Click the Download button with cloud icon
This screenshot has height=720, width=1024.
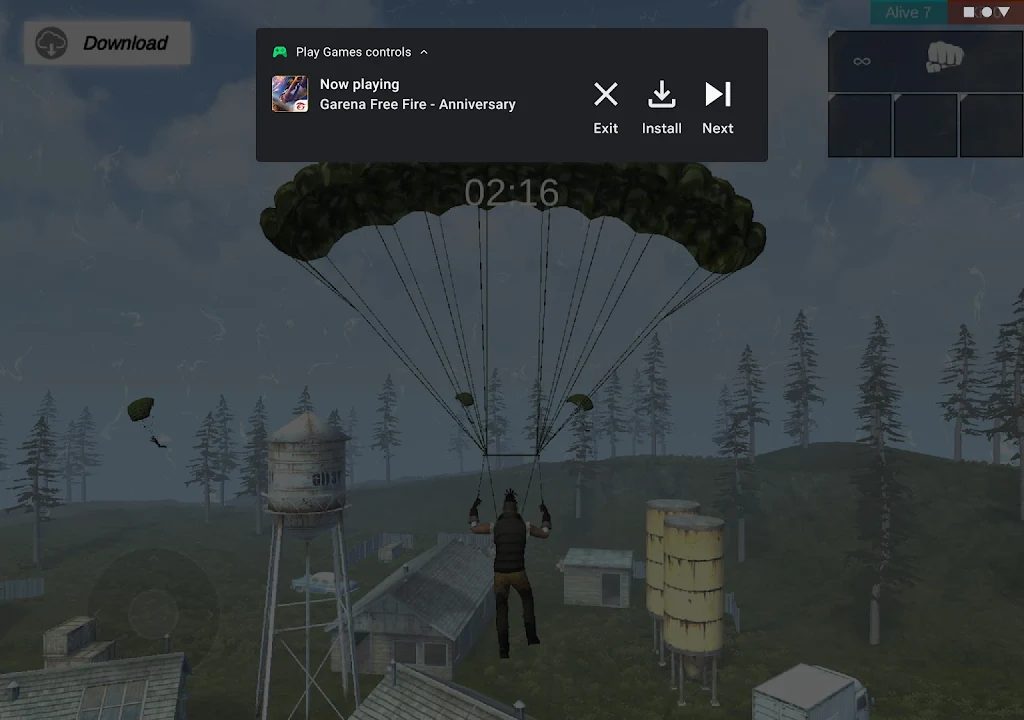pyautogui.click(x=107, y=44)
